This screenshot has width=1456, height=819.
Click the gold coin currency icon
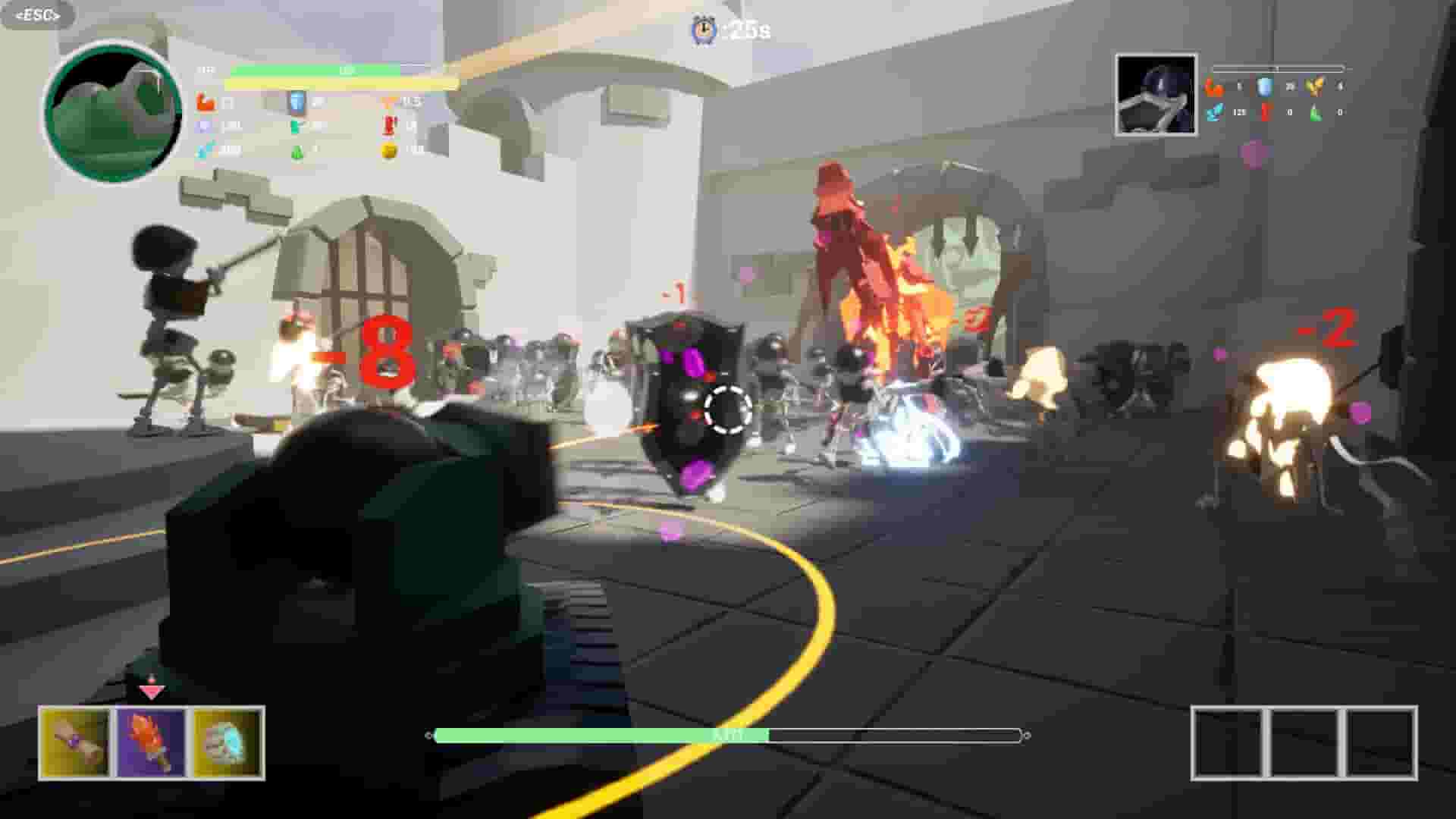coord(389,151)
